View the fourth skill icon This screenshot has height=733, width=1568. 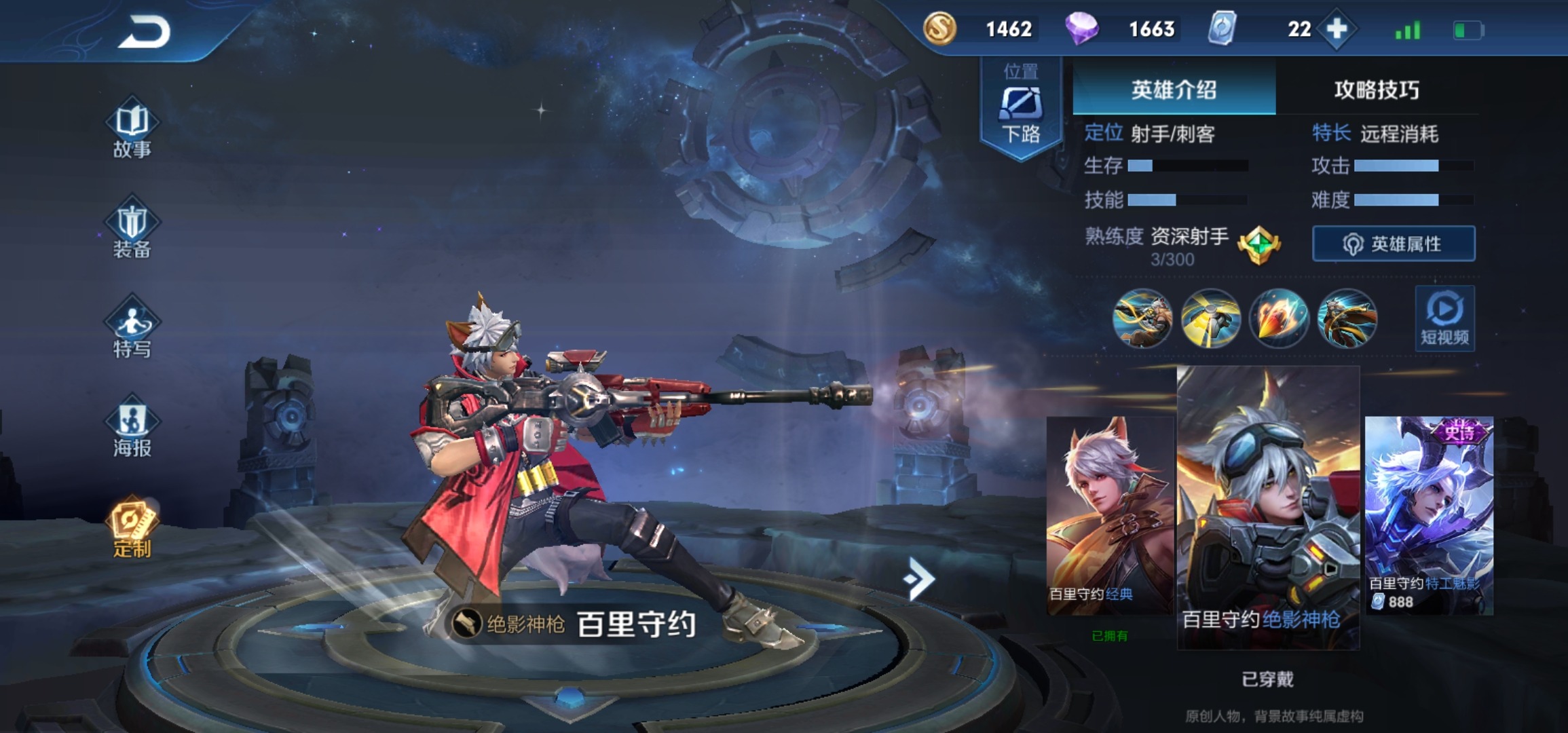point(1347,318)
